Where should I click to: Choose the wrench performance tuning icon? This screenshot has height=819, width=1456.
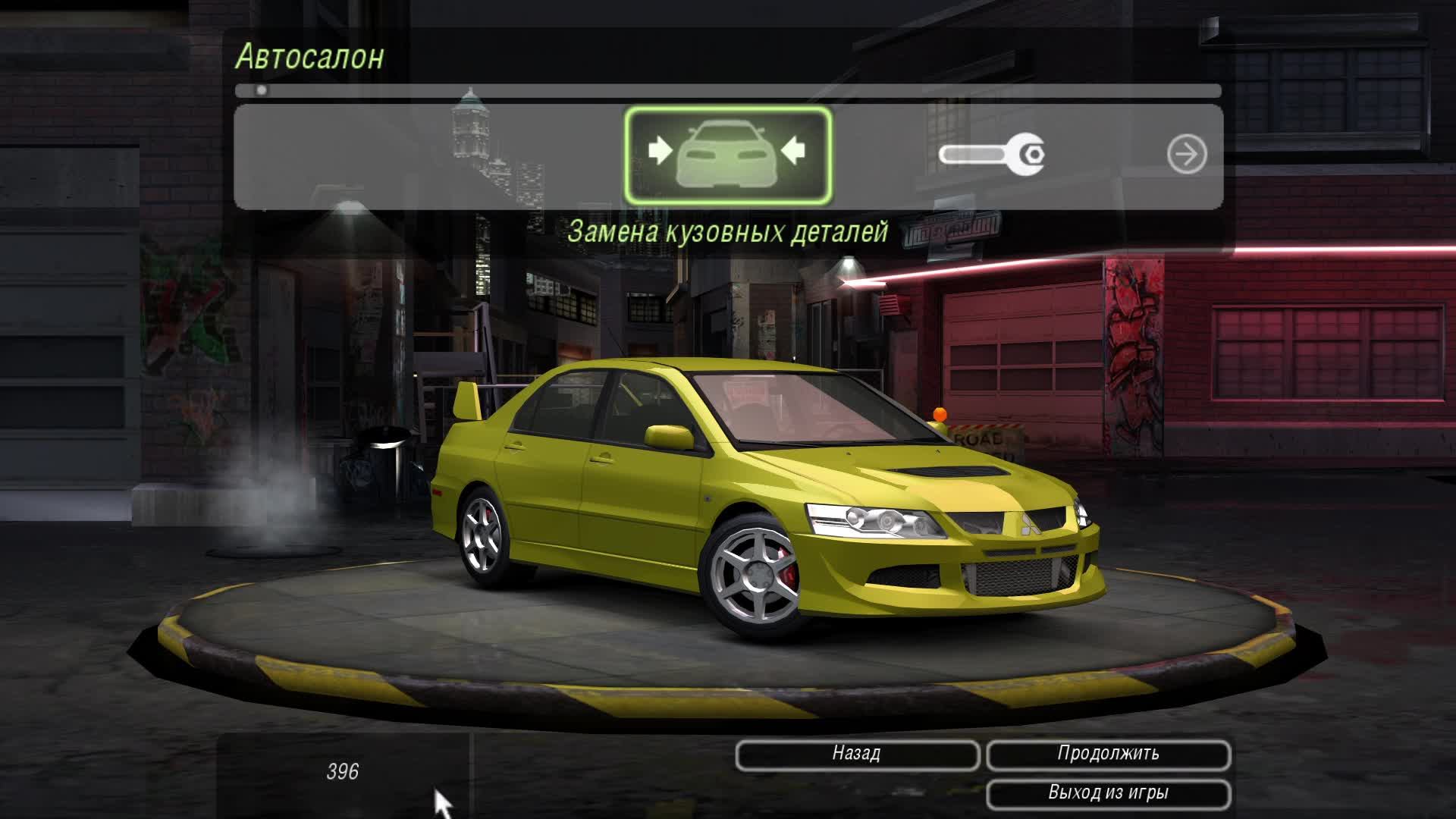pos(992,155)
